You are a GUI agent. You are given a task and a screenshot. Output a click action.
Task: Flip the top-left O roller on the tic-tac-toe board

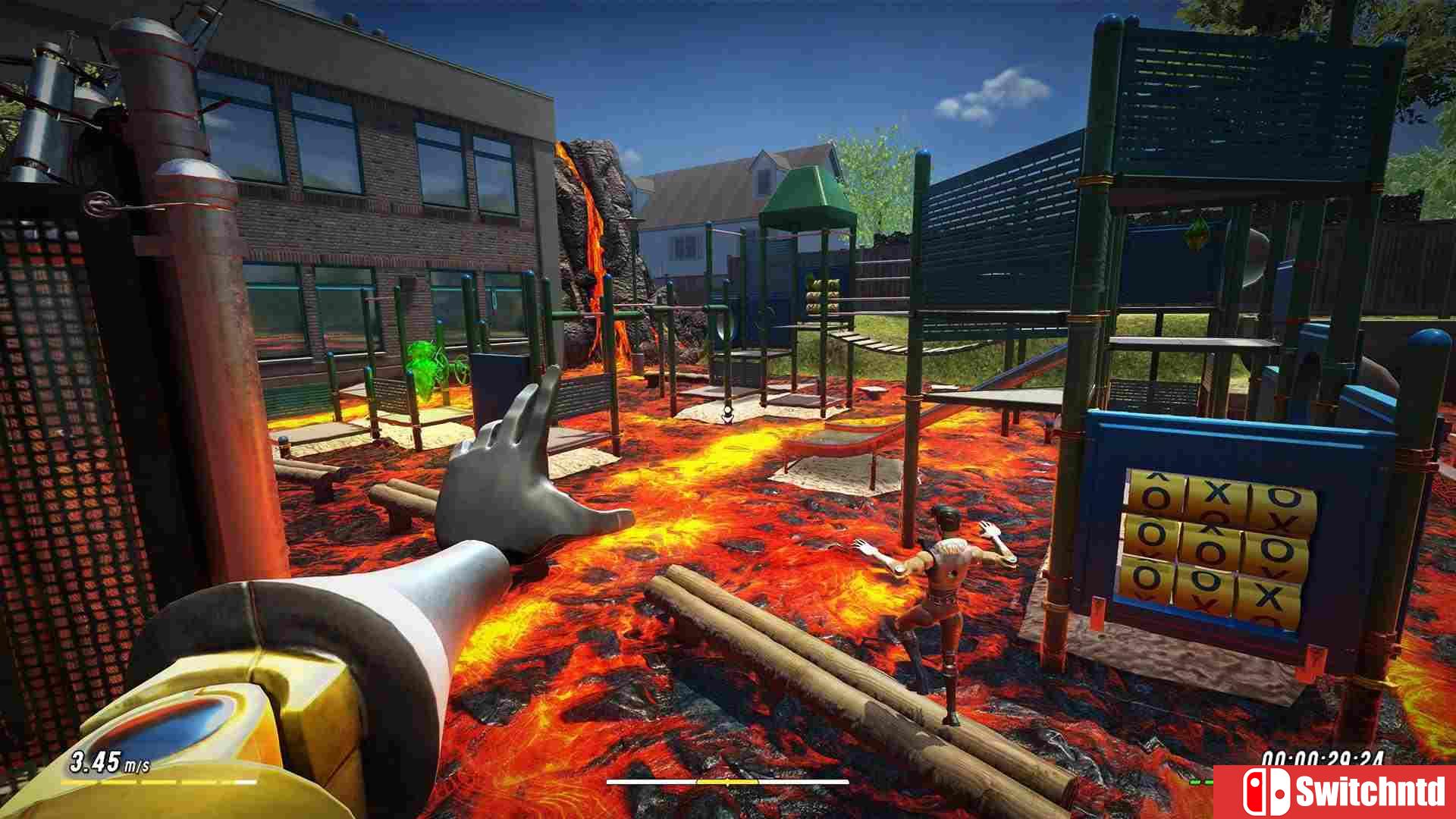pyautogui.click(x=1156, y=495)
